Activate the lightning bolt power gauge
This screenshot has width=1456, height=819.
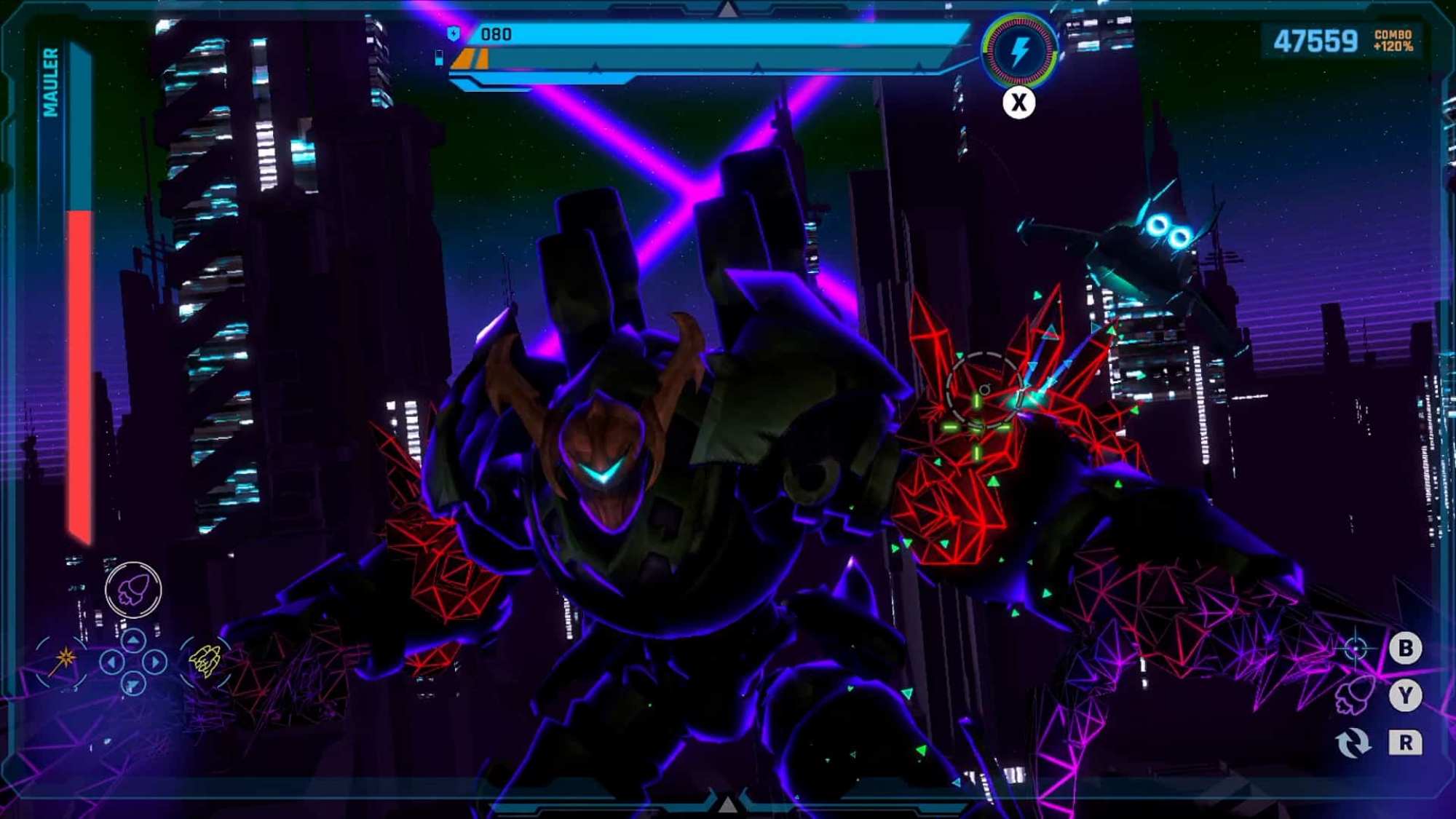(1018, 51)
